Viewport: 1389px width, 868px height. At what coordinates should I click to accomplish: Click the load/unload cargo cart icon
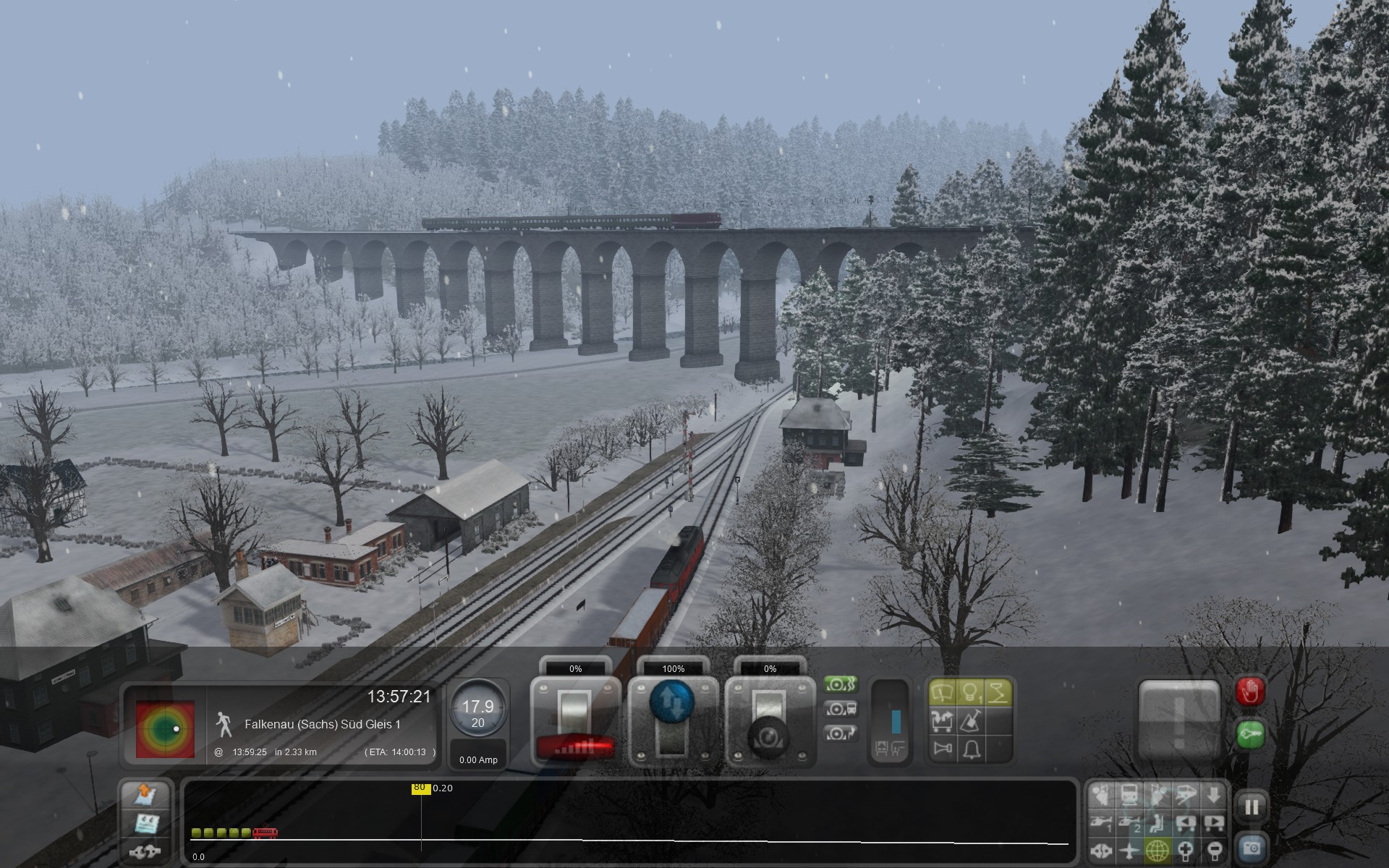[x=943, y=721]
